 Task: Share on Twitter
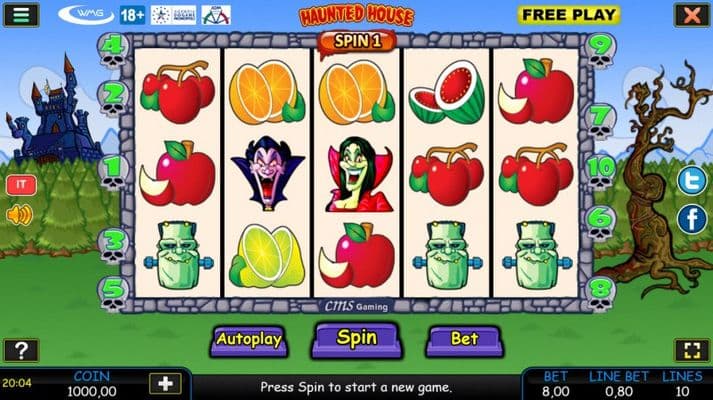tap(691, 181)
